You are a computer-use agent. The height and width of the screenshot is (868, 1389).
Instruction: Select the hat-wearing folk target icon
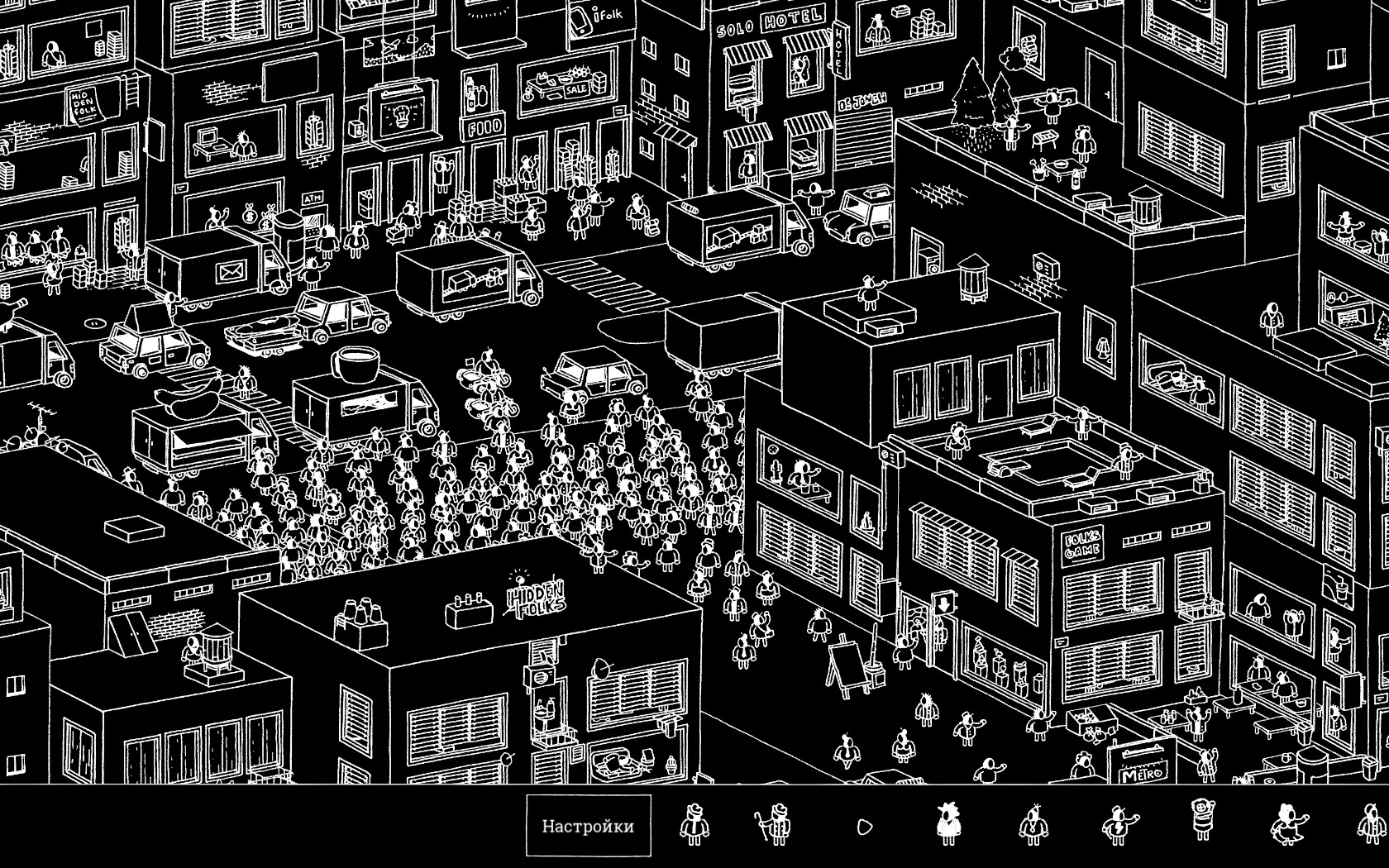tap(694, 823)
